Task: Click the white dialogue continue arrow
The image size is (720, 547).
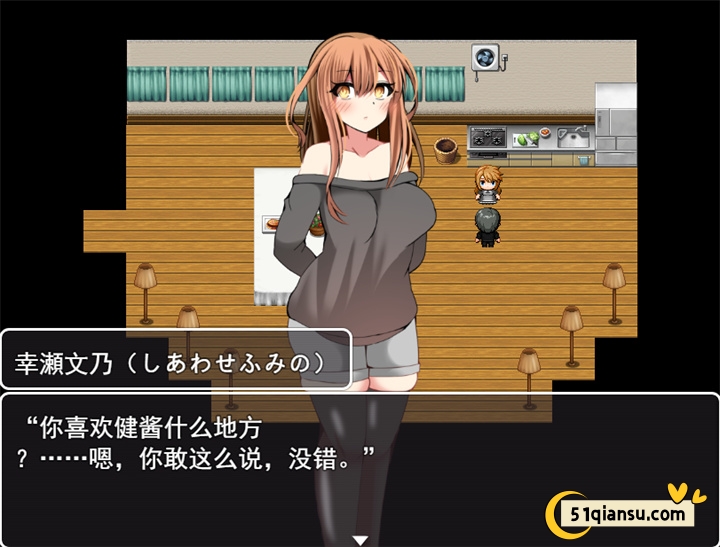Action: [x=360, y=540]
